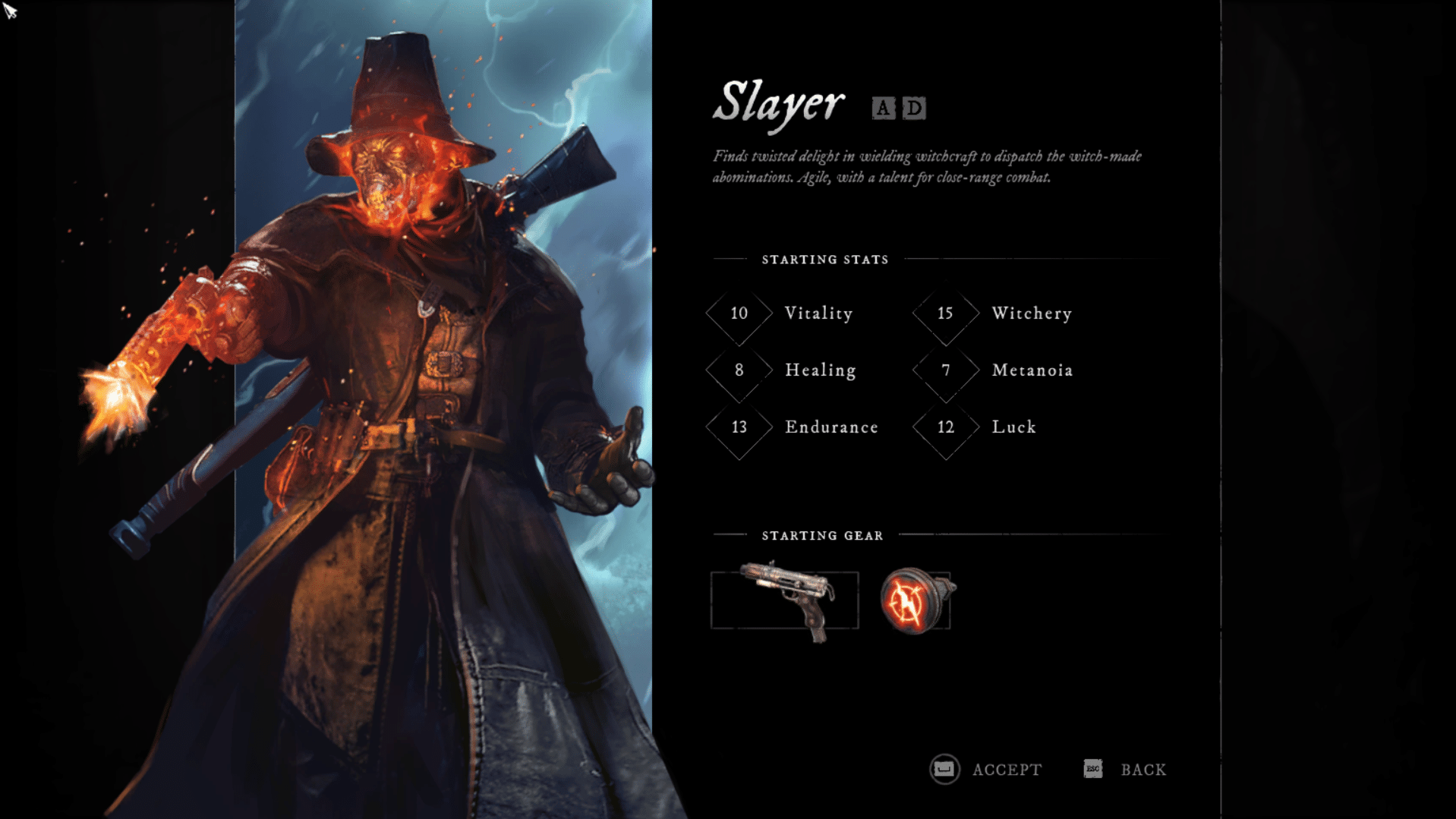Click the Metanoia stat diamond showing 7
Image resolution: width=1456 pixels, height=819 pixels.
click(944, 370)
